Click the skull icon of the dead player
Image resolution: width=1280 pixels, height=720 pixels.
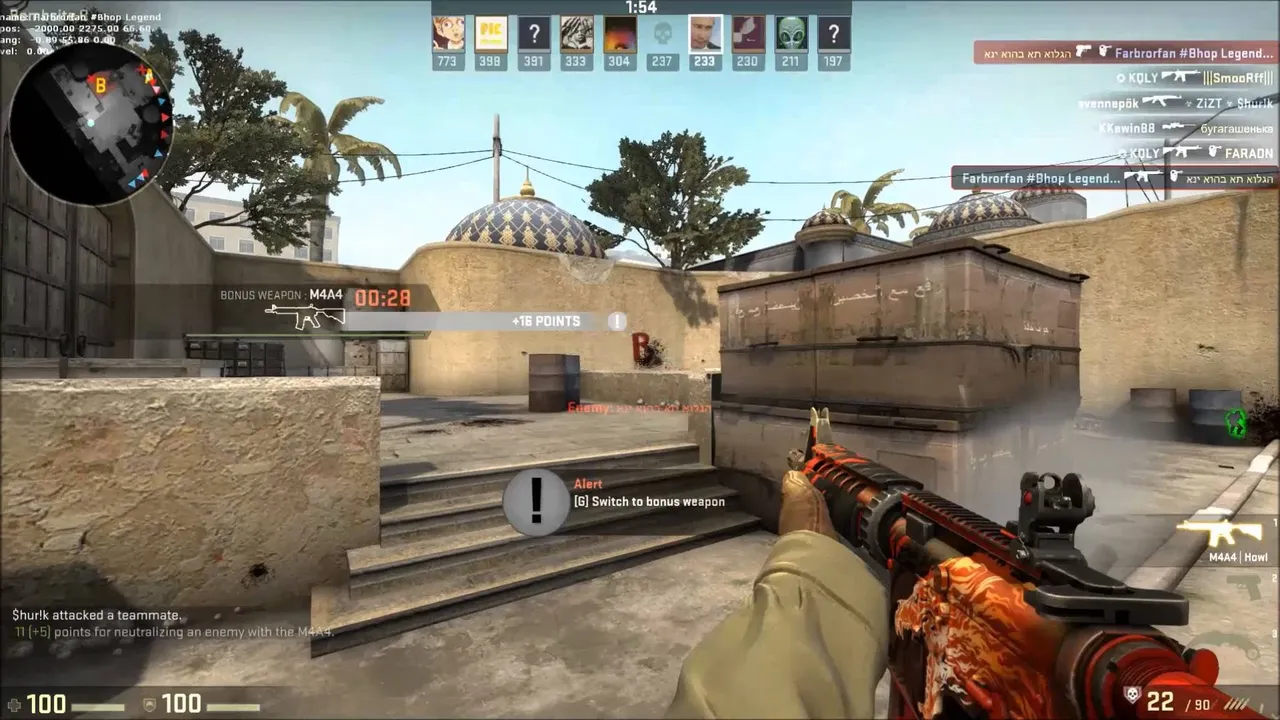coord(662,35)
